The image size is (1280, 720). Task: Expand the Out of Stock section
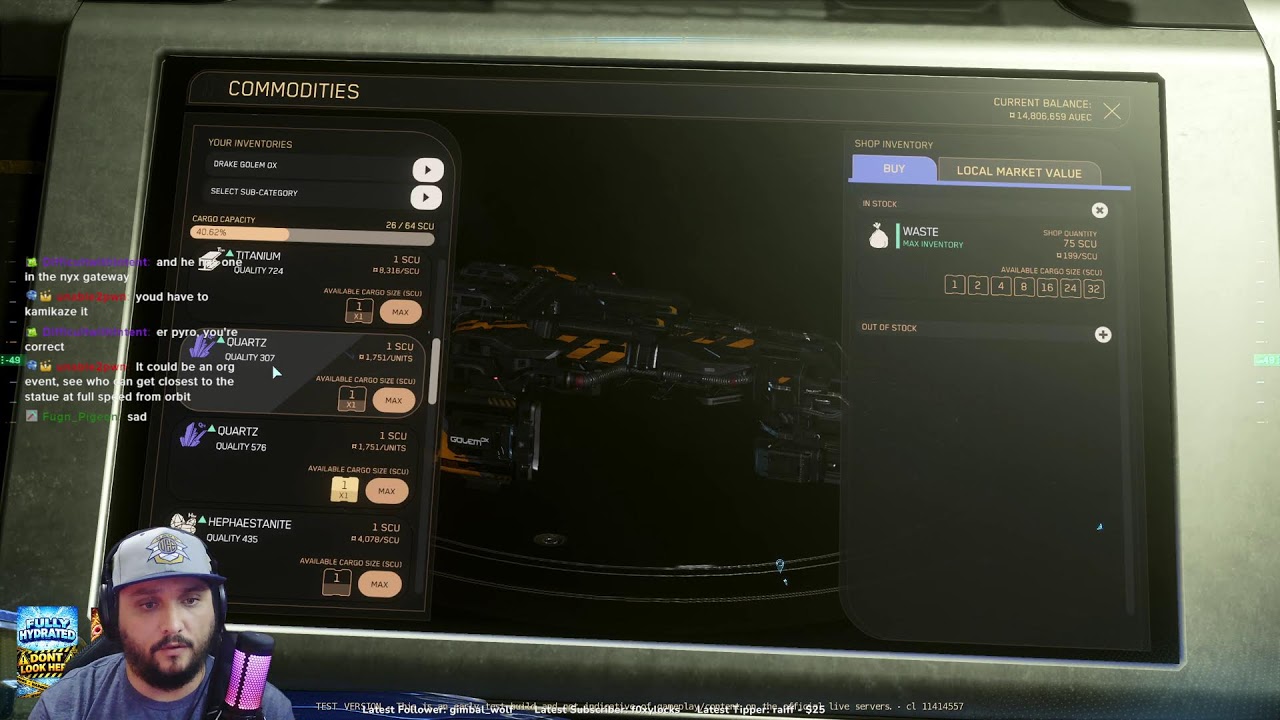1102,335
